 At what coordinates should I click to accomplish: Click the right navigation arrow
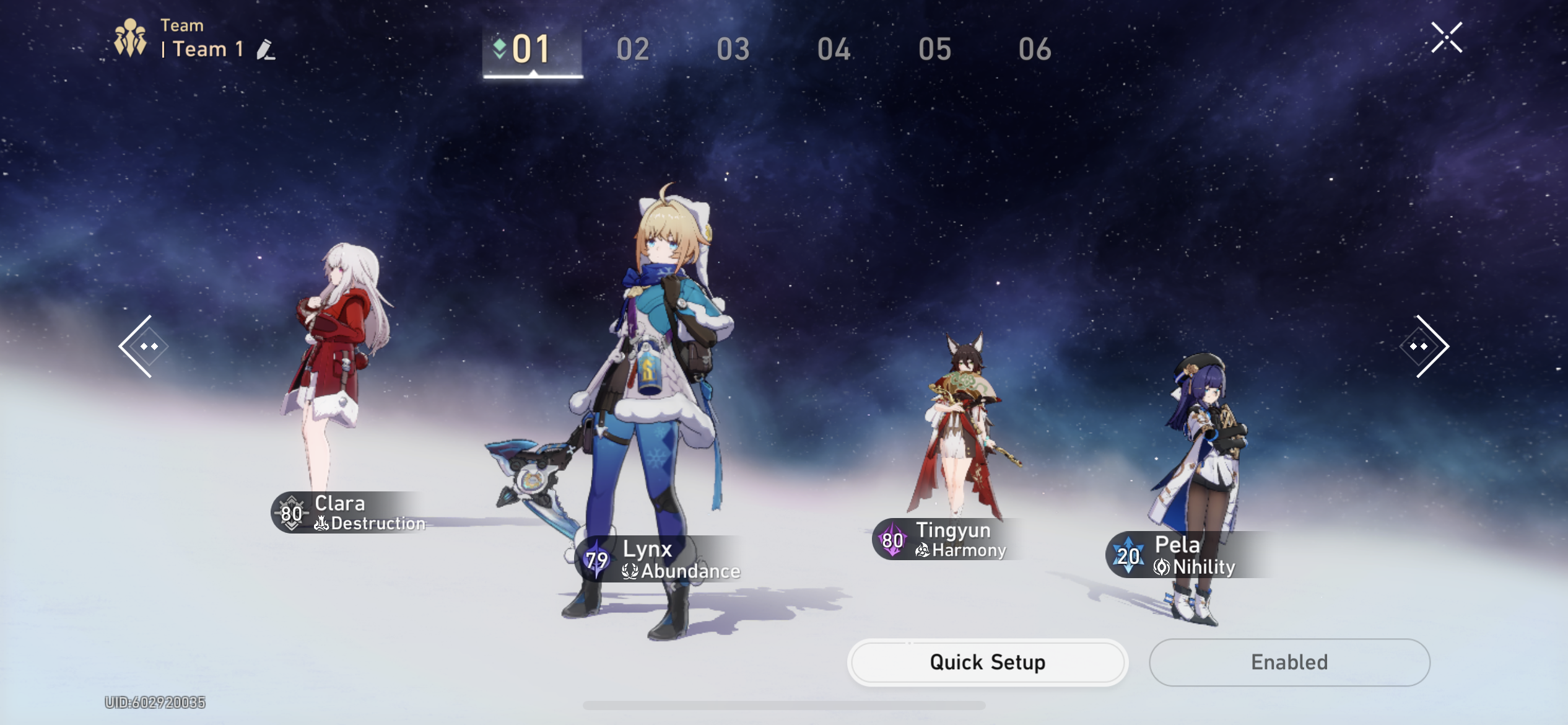1423,347
